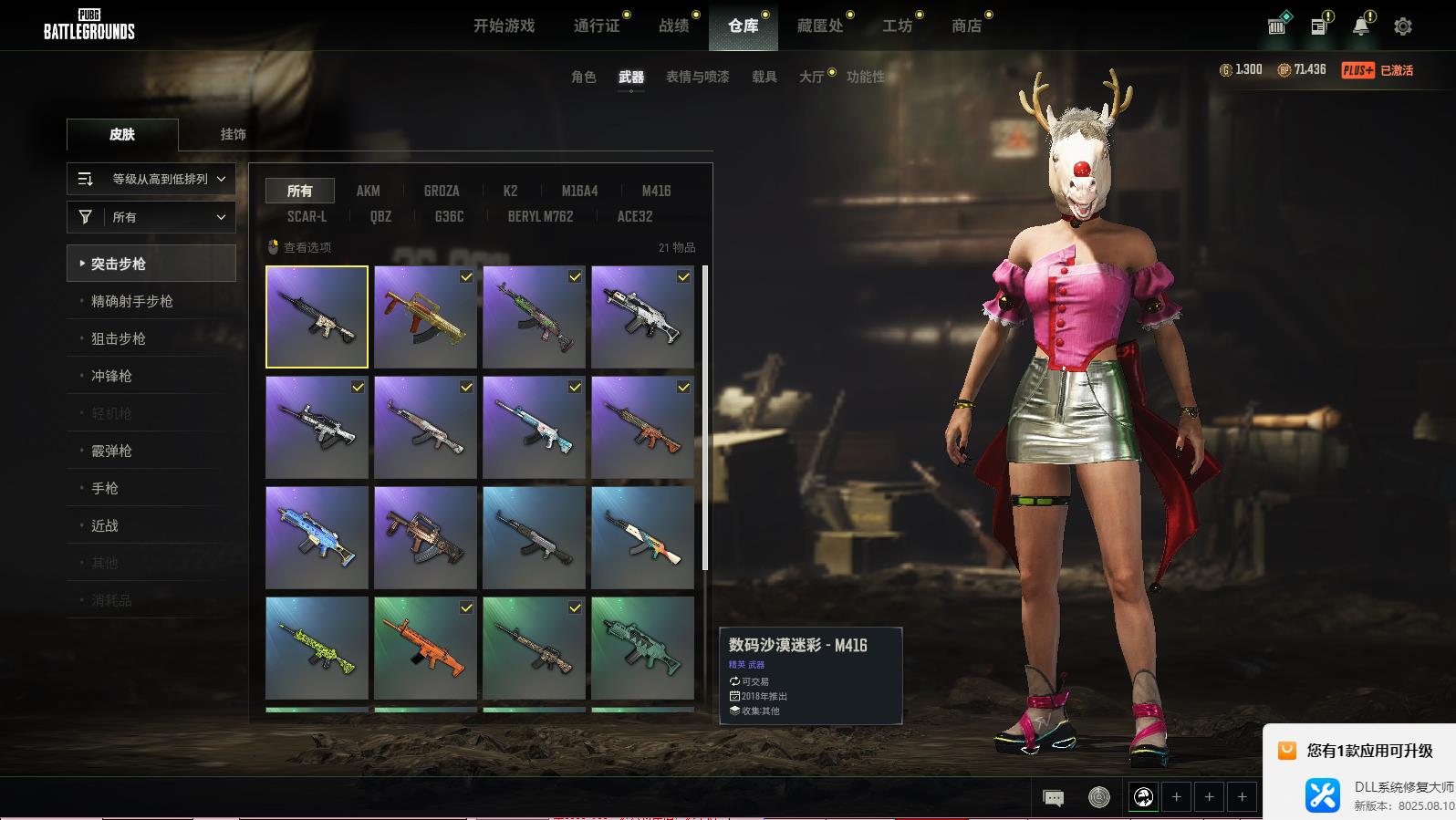This screenshot has width=1456, height=820.
Task: Open the chat bubble icon
Action: [x=1053, y=798]
